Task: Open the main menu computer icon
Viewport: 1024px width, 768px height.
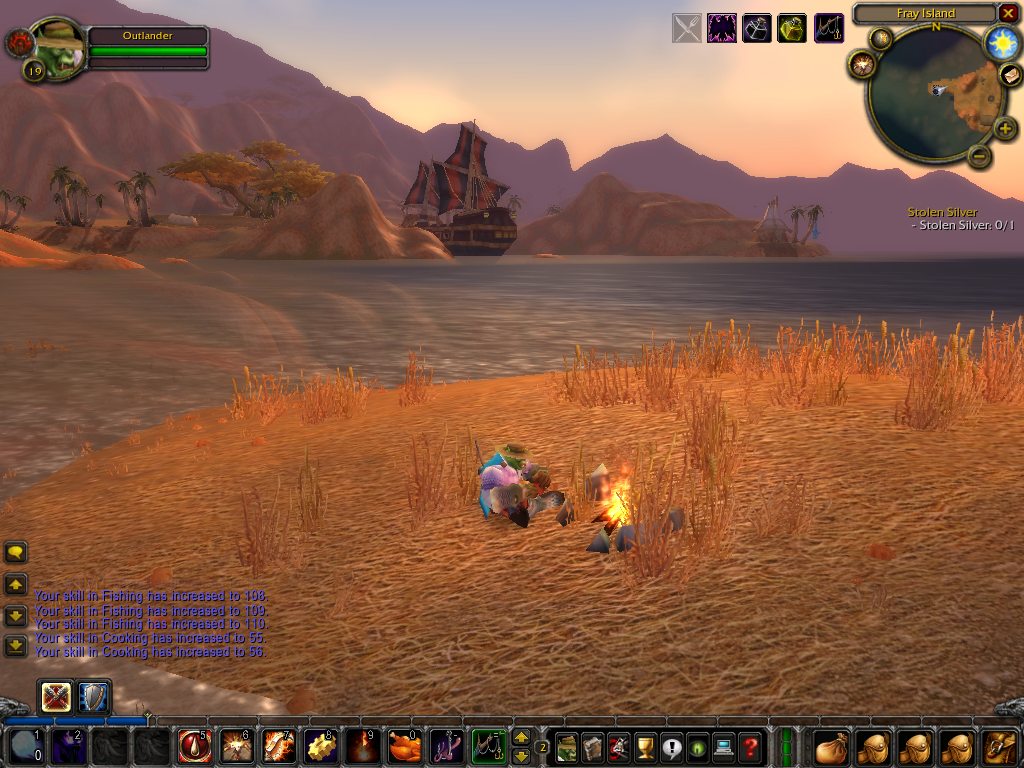Action: [x=723, y=746]
